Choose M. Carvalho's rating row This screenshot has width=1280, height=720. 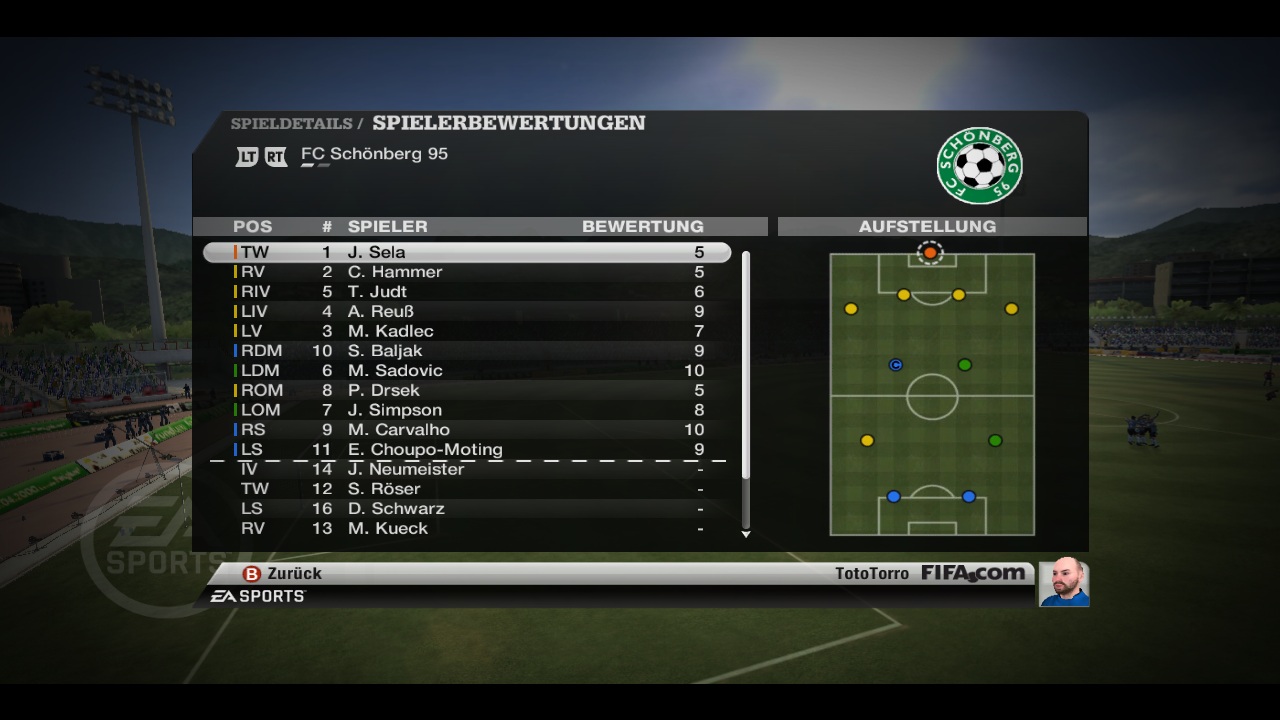coord(467,430)
